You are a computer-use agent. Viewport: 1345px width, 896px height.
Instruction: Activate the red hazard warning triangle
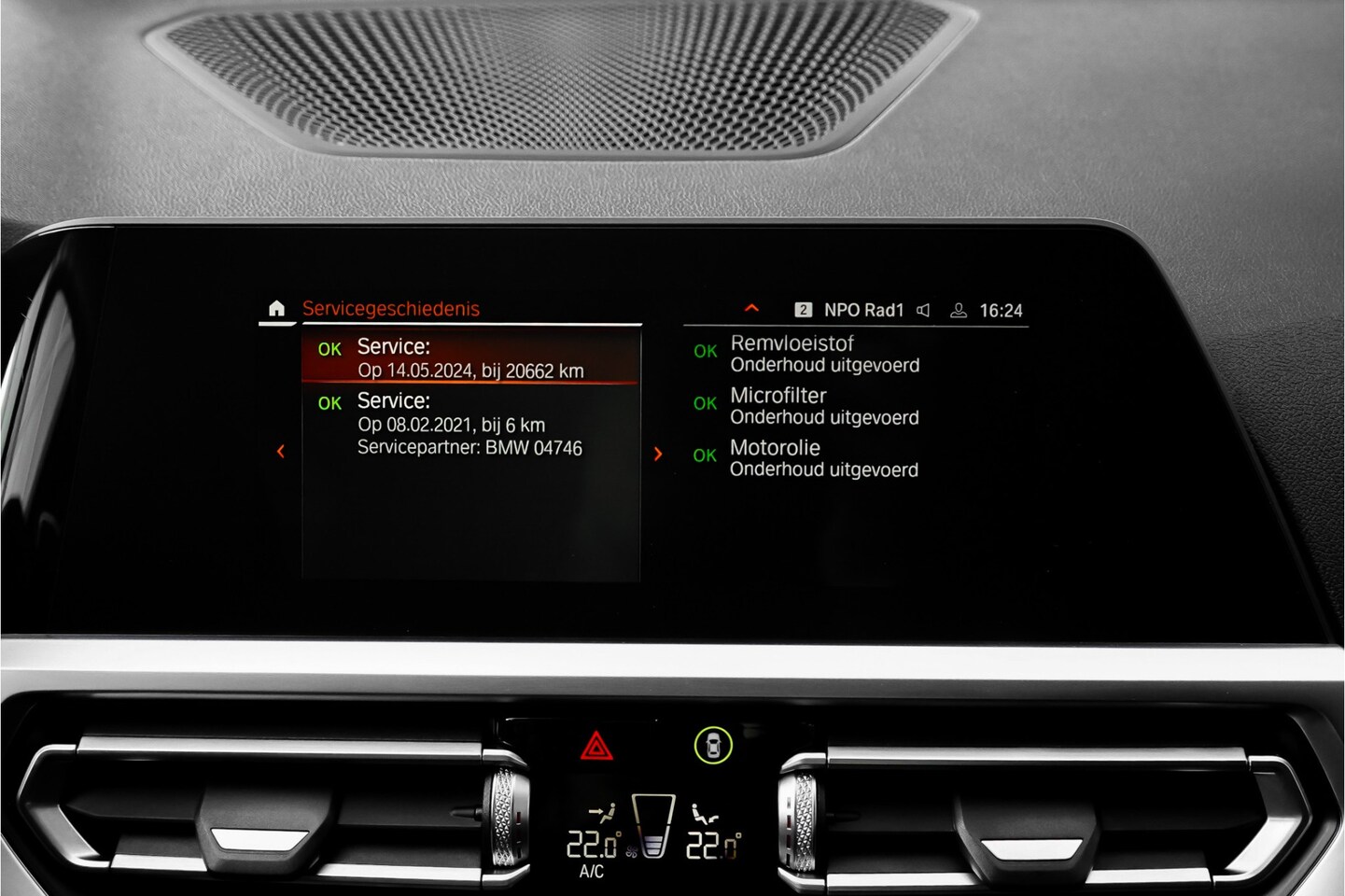coord(596,747)
